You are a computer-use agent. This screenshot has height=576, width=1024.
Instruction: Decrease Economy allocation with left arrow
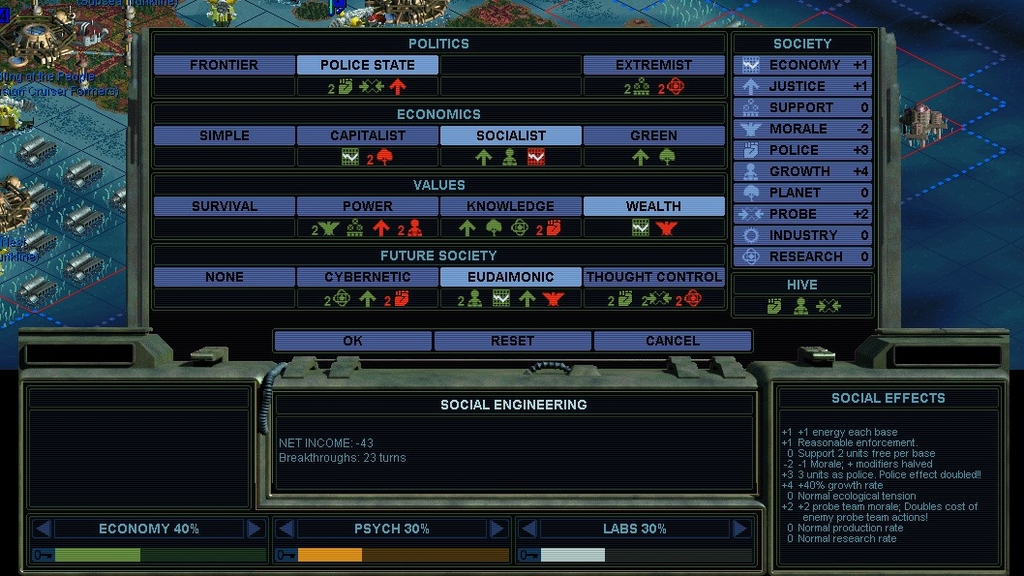(43, 528)
